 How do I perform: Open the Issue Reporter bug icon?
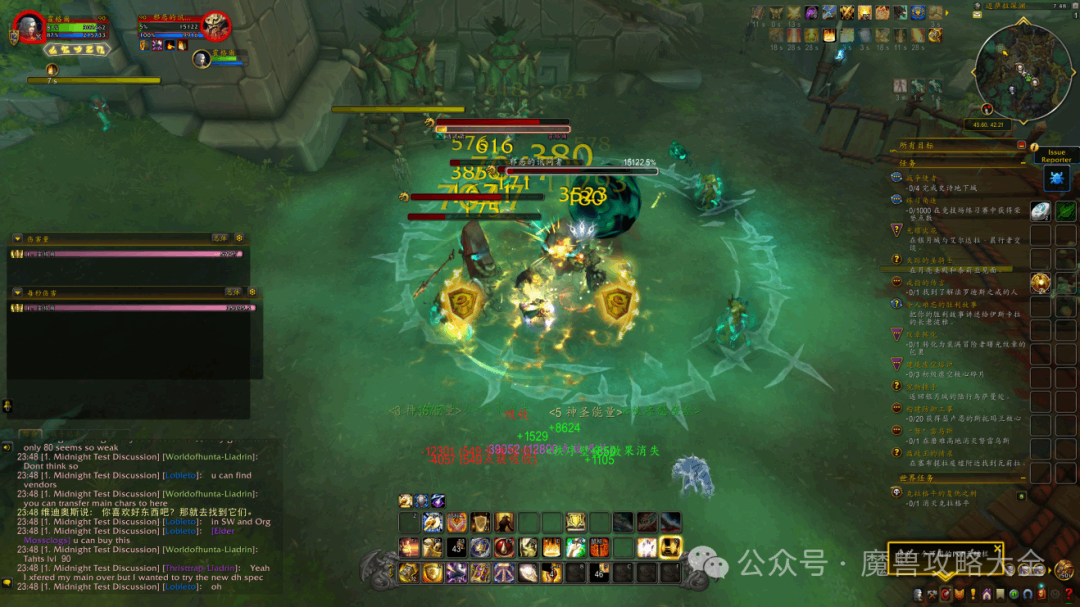tap(1056, 178)
